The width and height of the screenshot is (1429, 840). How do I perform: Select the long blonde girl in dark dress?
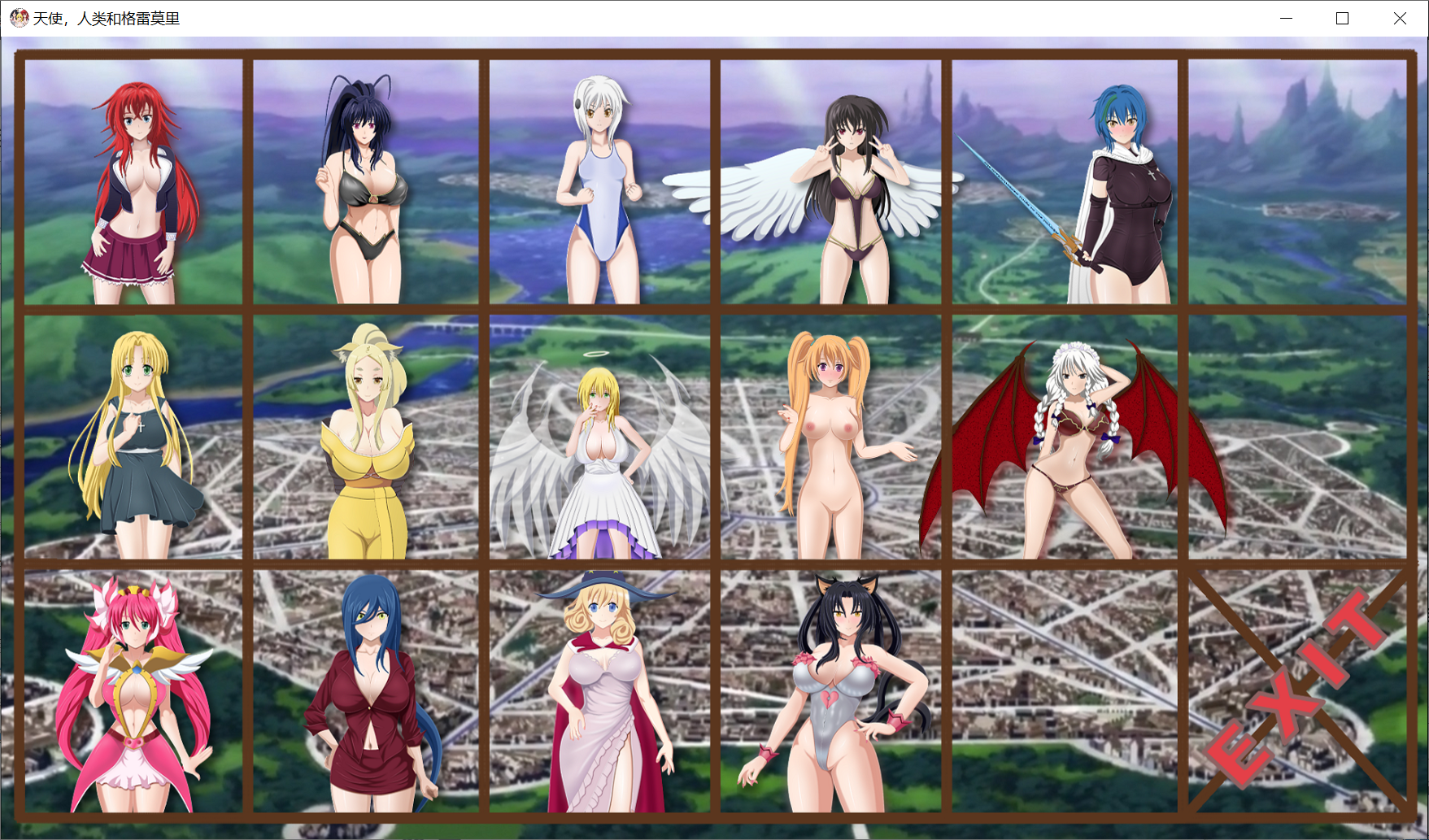coord(134,437)
